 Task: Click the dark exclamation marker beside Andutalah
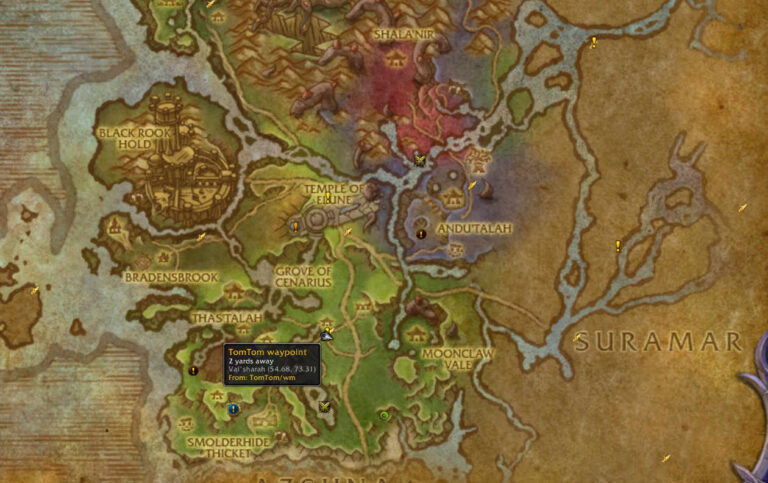pyautogui.click(x=421, y=234)
